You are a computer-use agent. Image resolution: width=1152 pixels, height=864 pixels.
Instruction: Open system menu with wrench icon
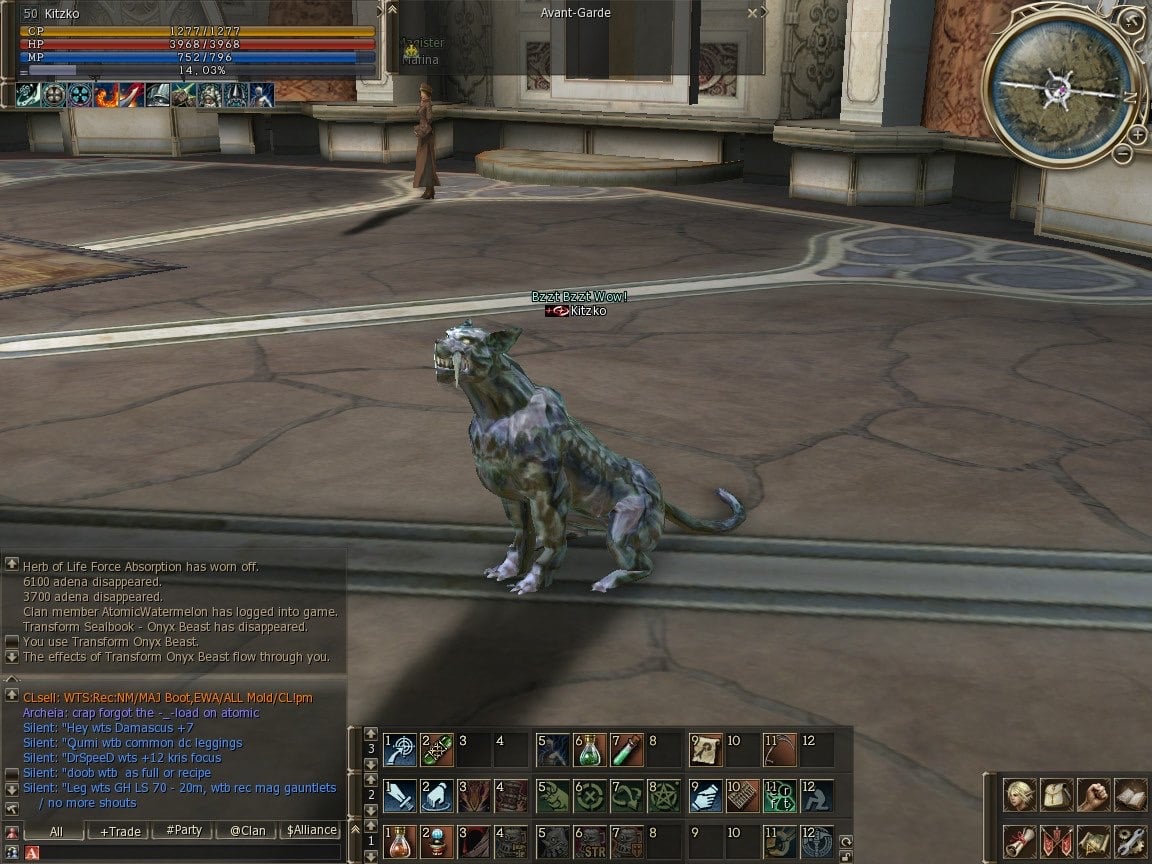[1130, 840]
